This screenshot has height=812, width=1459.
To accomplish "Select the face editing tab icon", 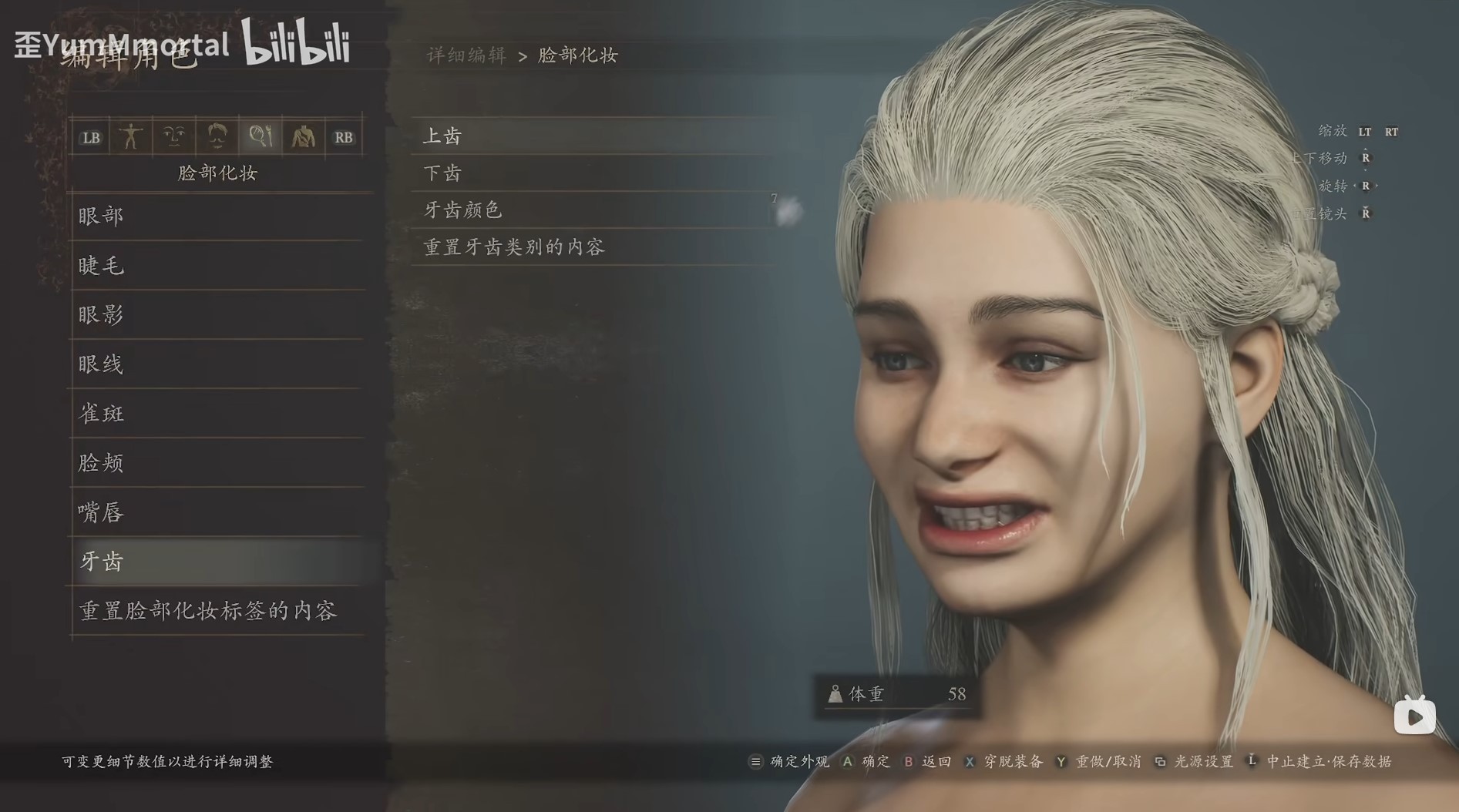I will (x=173, y=136).
